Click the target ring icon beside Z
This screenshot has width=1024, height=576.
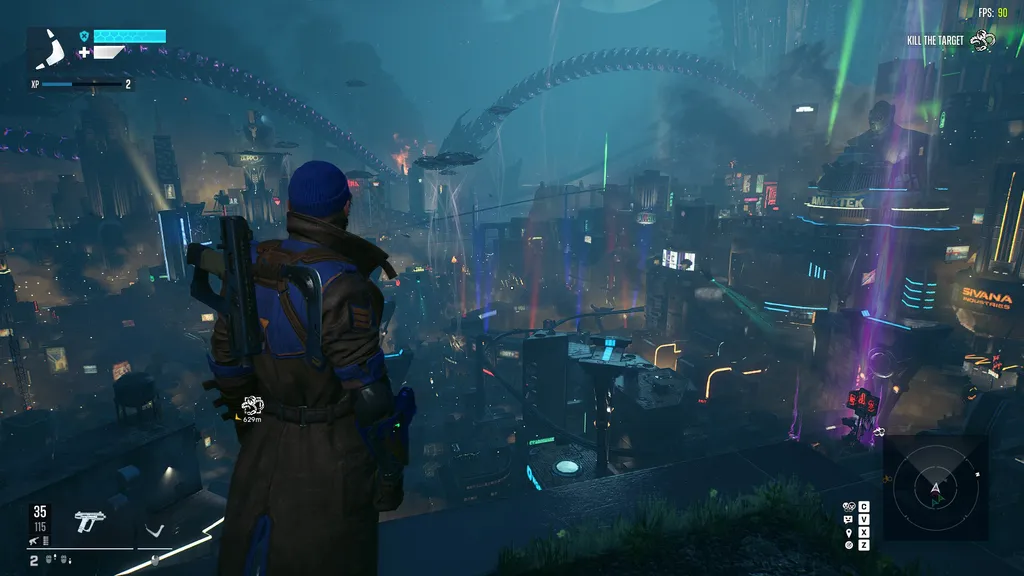click(x=849, y=545)
